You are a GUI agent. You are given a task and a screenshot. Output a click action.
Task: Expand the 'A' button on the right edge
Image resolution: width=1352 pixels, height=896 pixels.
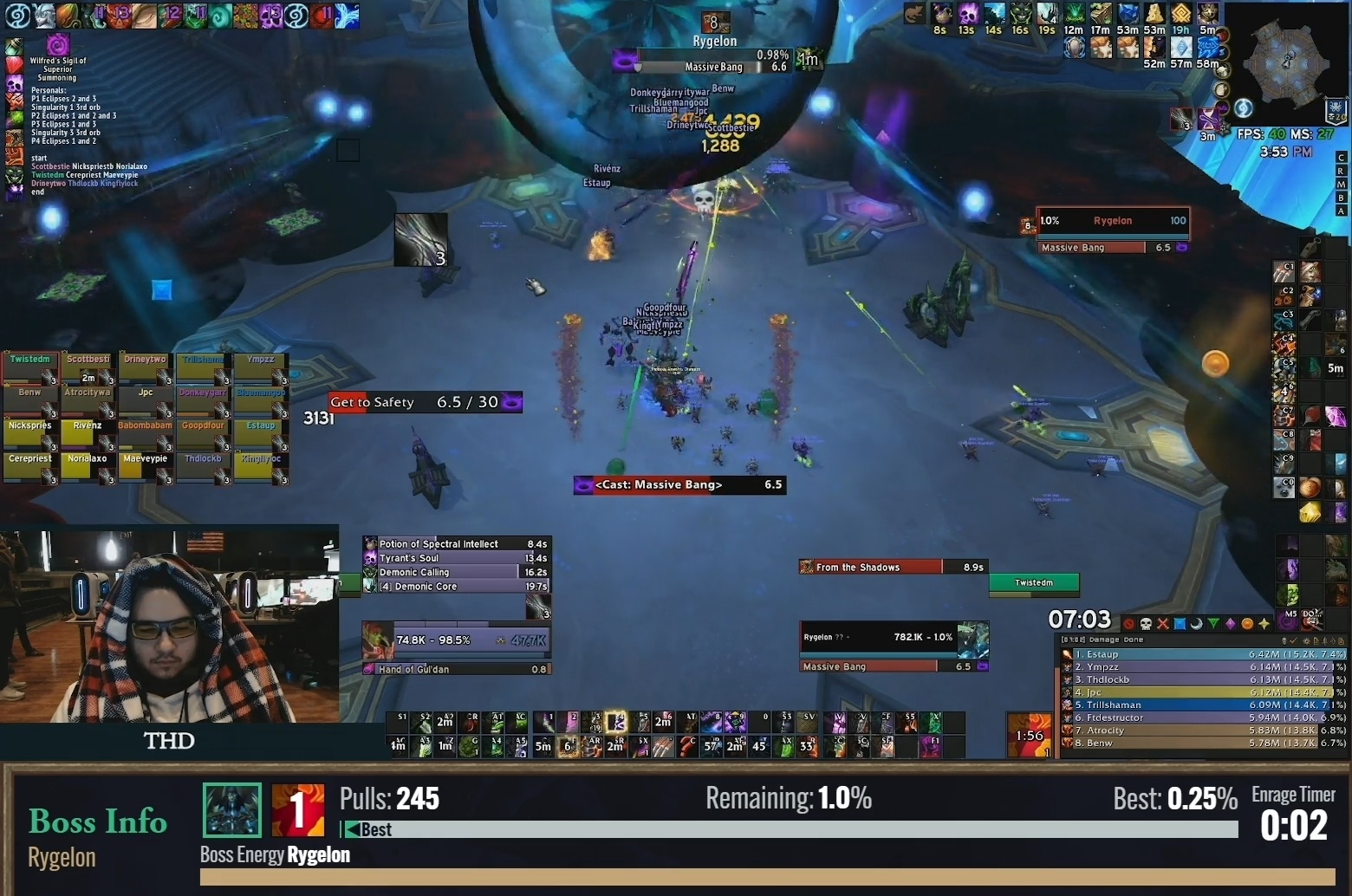click(1342, 211)
